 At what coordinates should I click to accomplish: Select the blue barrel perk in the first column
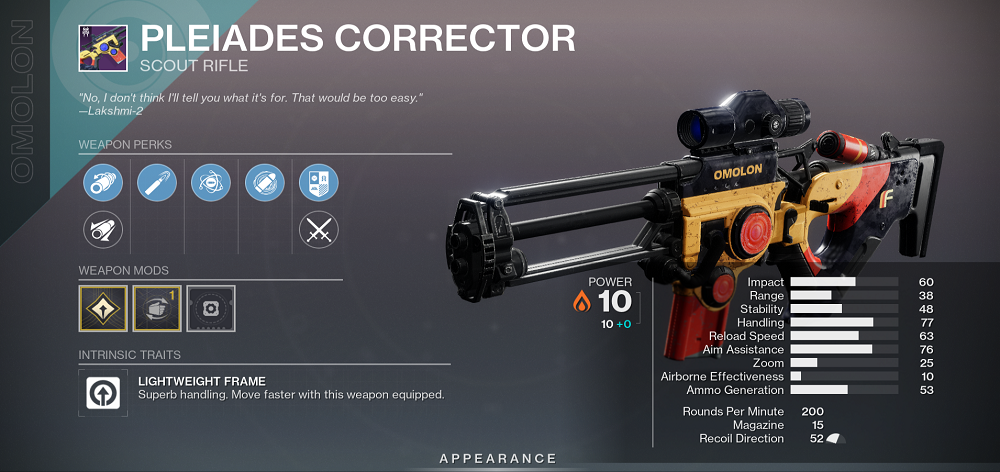pos(103,184)
